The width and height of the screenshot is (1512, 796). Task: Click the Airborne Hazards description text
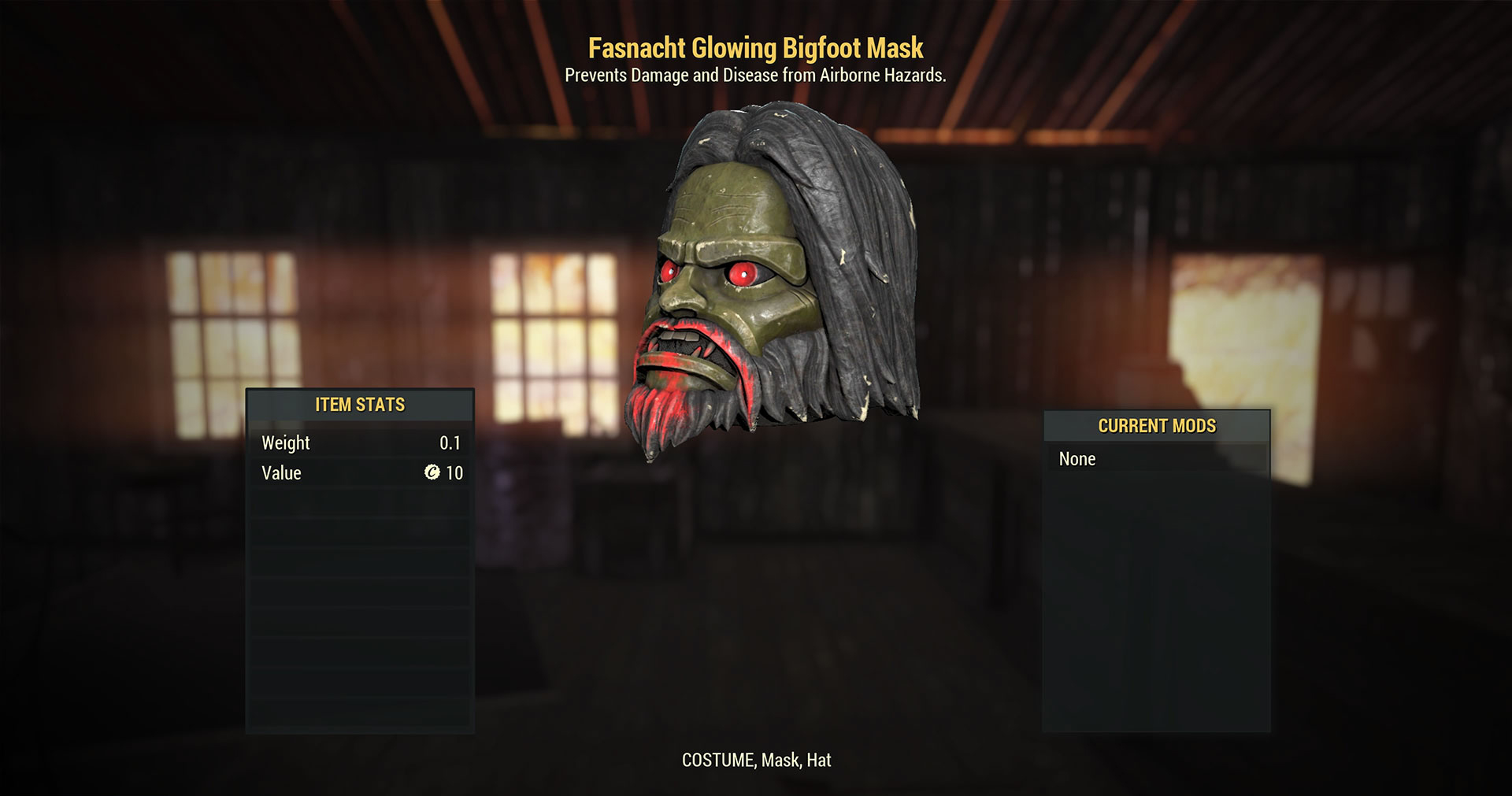click(x=755, y=76)
